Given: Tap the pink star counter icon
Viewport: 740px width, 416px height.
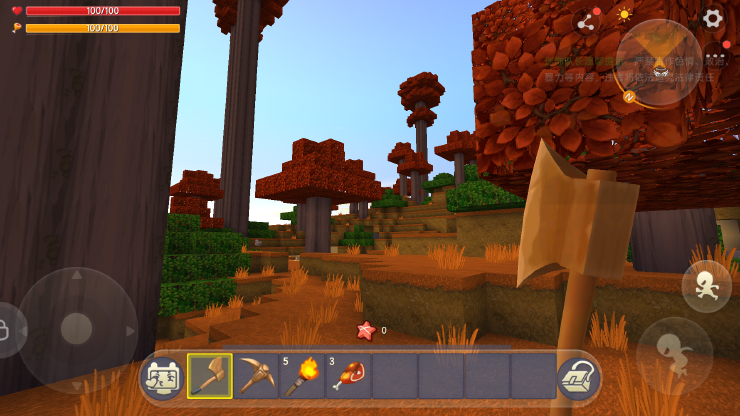Looking at the screenshot, I should [366, 330].
